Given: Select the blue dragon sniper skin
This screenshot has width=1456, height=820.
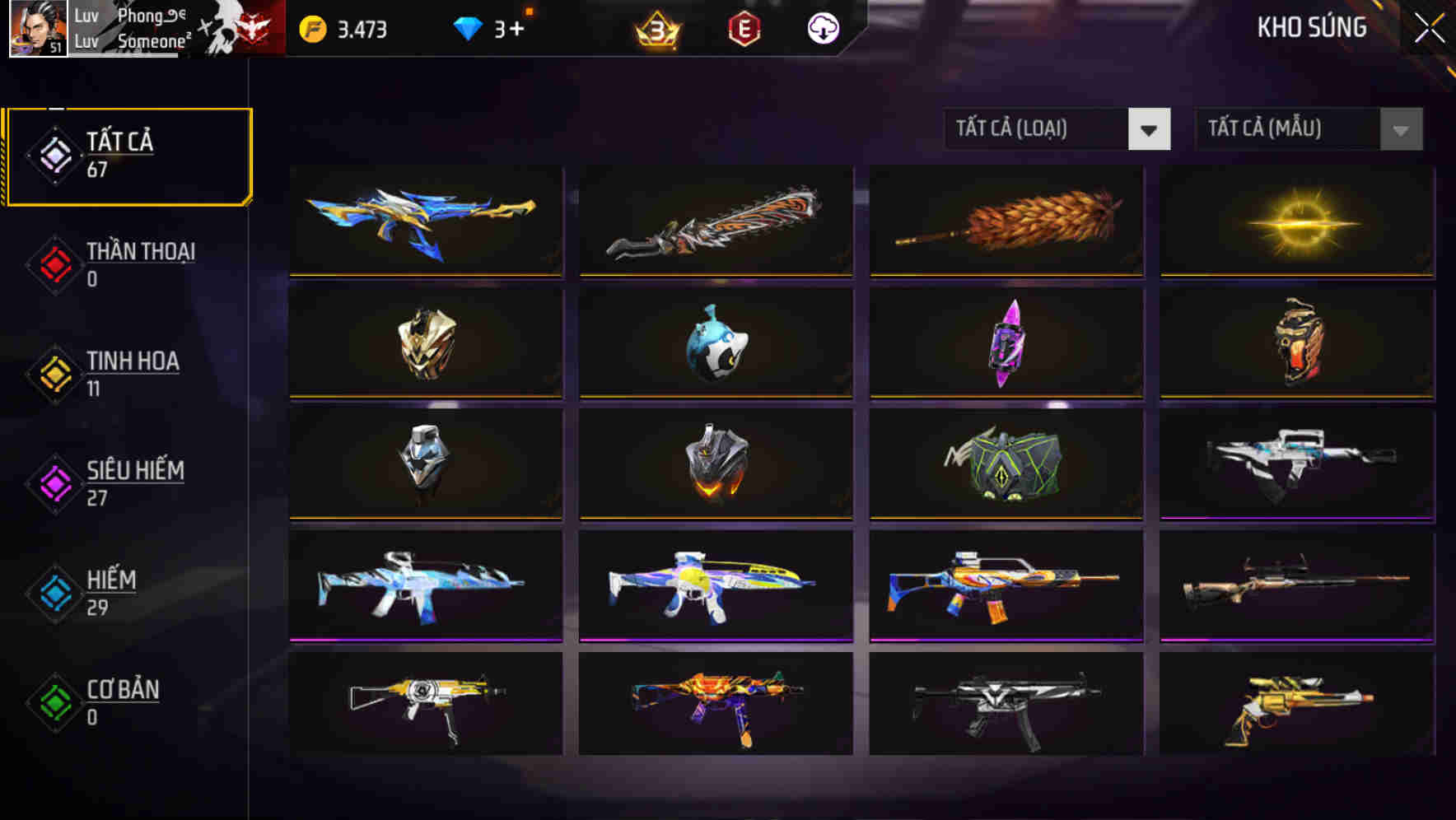Looking at the screenshot, I should tap(425, 222).
